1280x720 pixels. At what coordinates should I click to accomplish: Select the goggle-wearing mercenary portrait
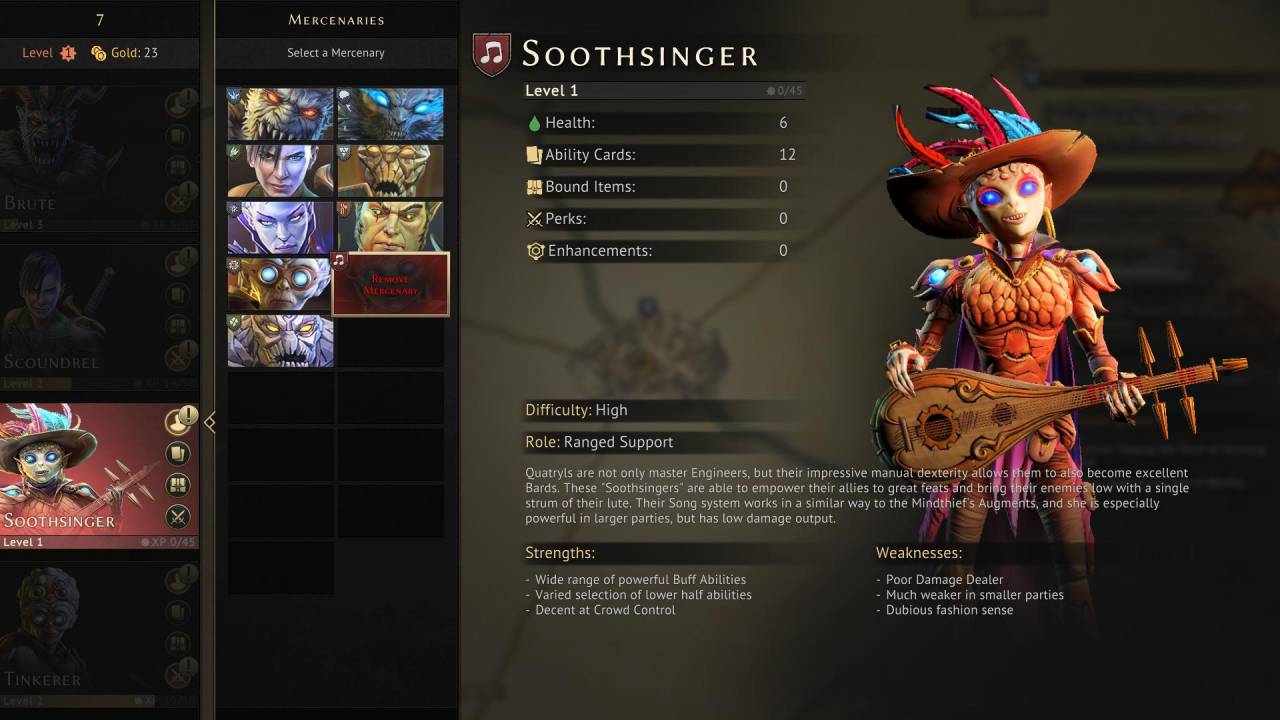tap(280, 285)
